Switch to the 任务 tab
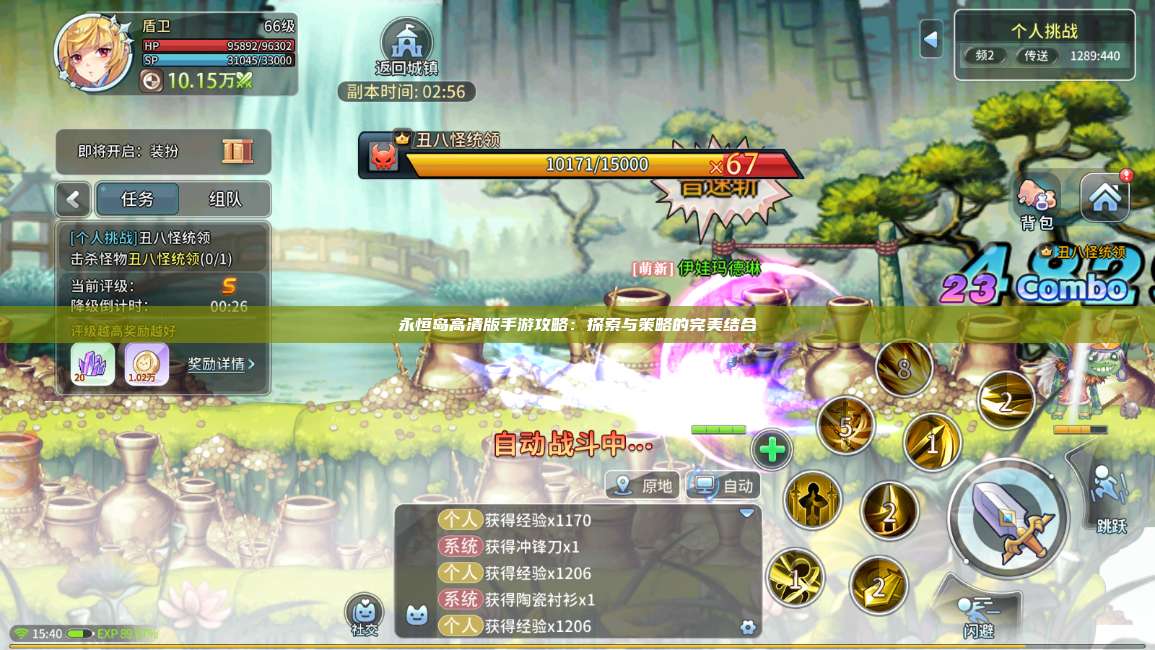Screen dimensions: 1155x650 (137, 199)
